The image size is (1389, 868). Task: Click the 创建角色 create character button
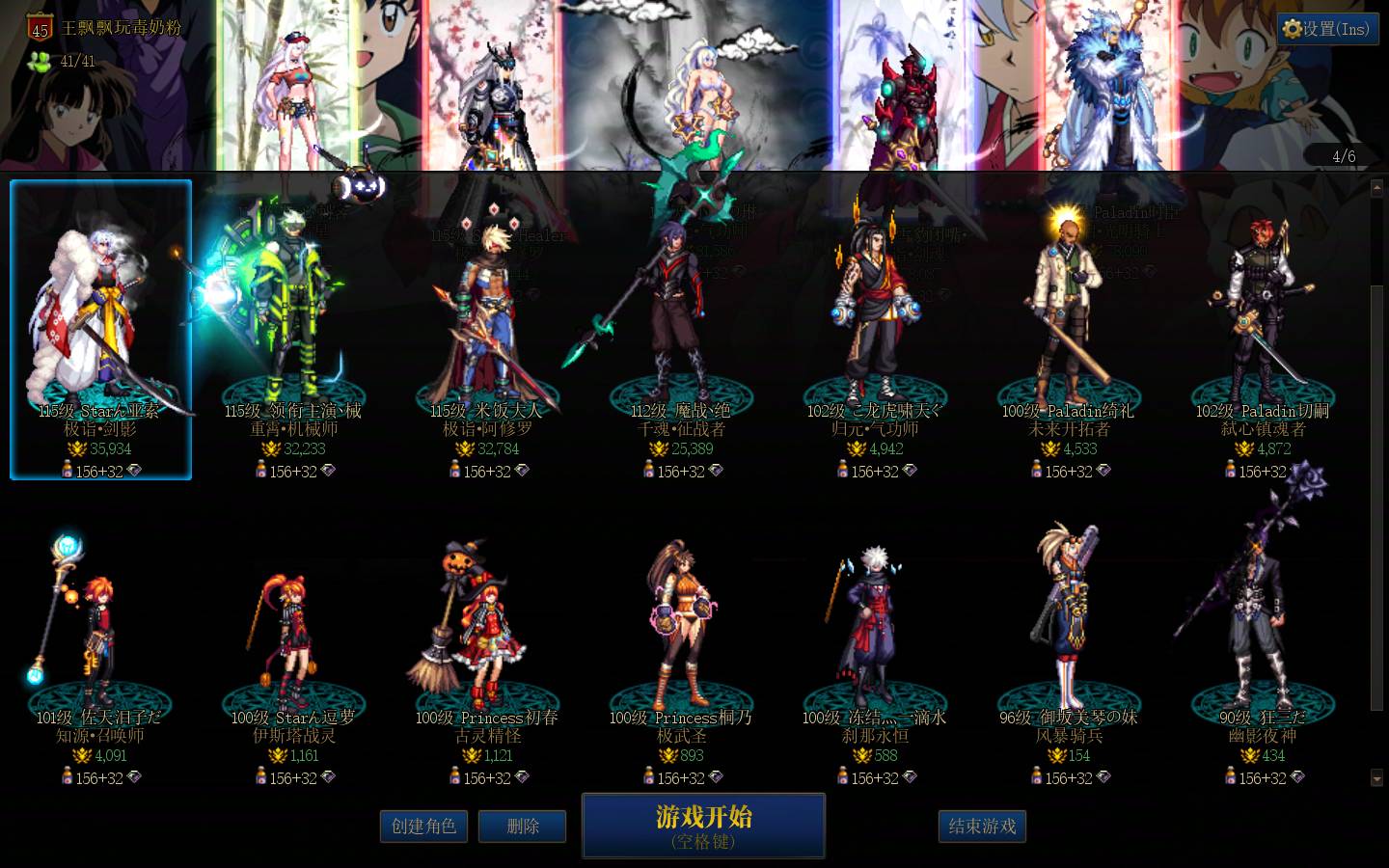[423, 826]
